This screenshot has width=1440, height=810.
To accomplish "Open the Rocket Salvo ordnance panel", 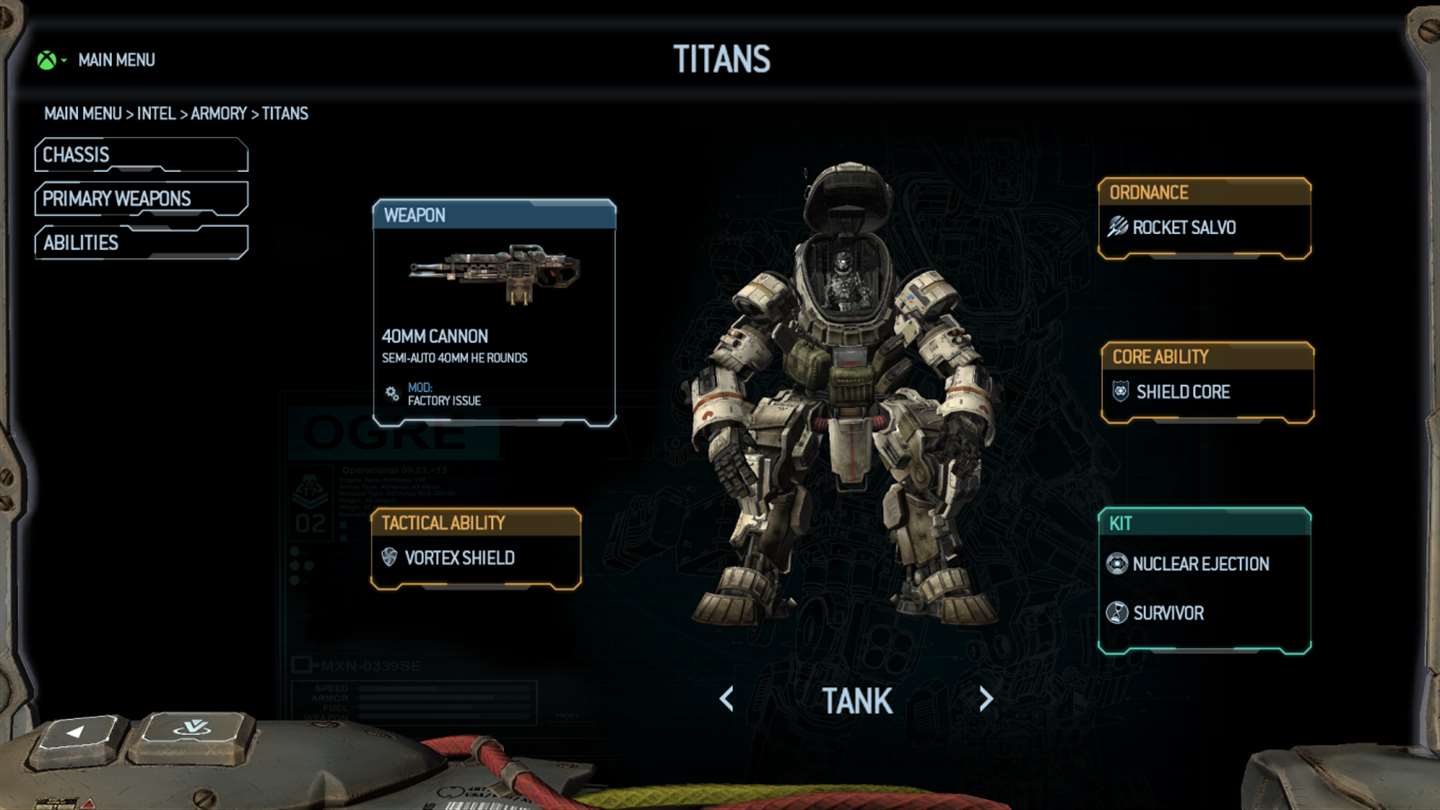I will [x=1204, y=228].
